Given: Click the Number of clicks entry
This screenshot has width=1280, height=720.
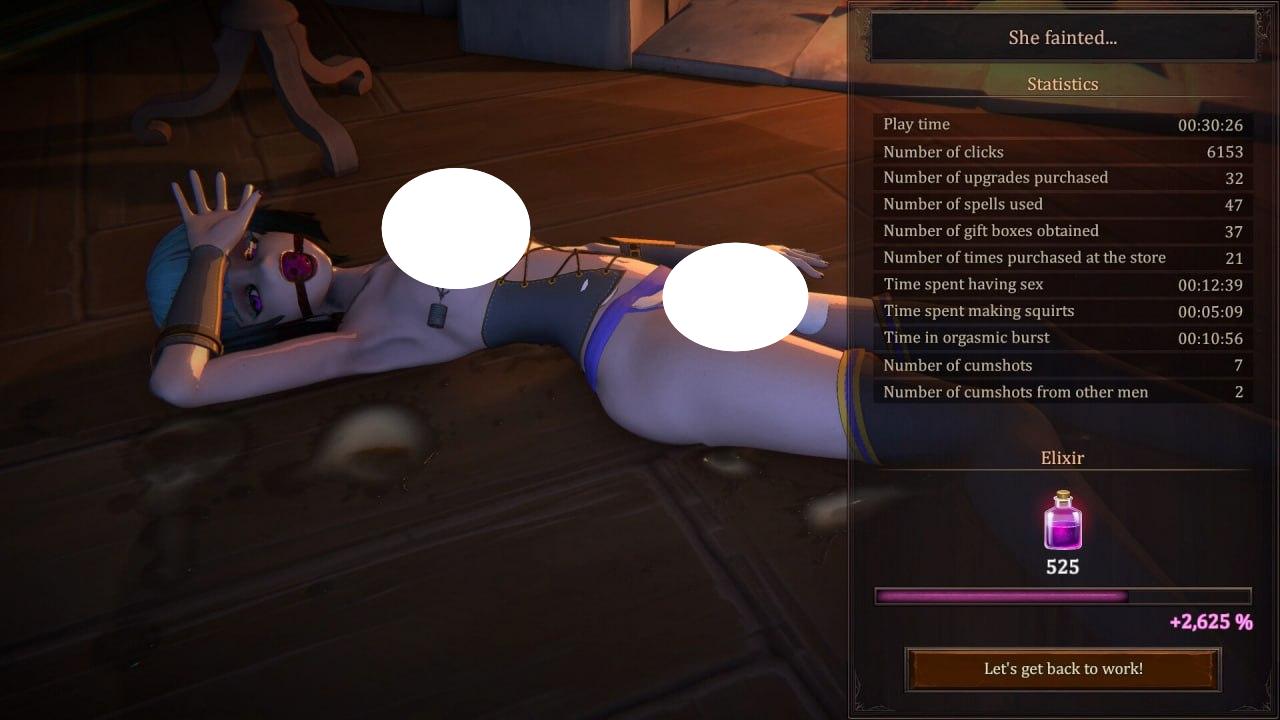Looking at the screenshot, I should pyautogui.click(x=1062, y=151).
